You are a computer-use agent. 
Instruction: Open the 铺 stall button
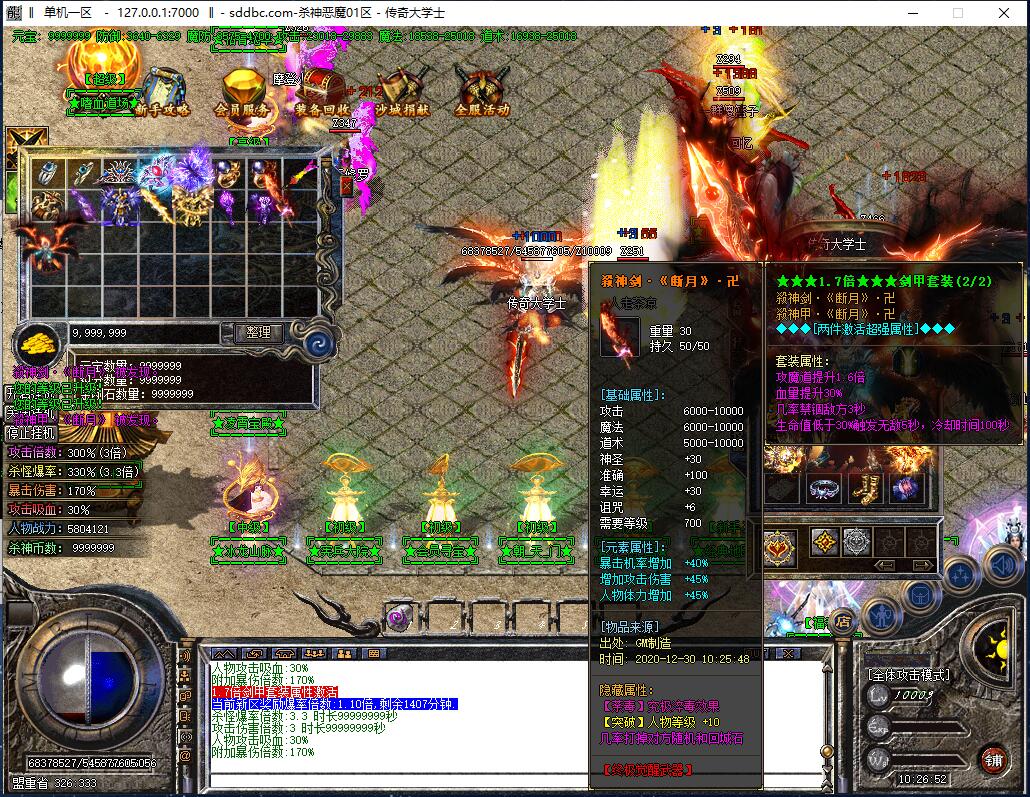coord(992,759)
